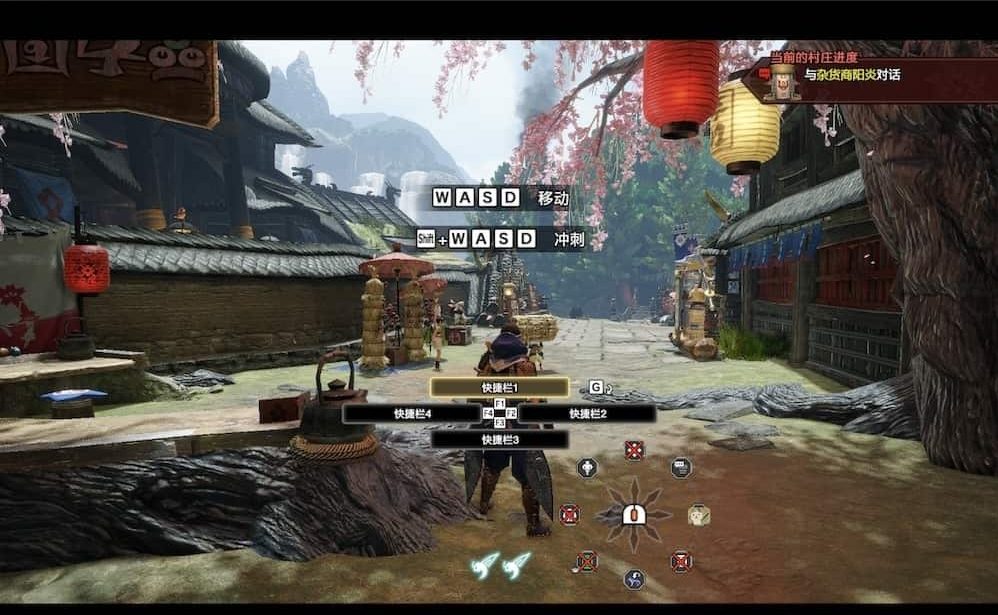
Task: Choose the 快捷栏3 shortcut bar
Action: (x=499, y=439)
